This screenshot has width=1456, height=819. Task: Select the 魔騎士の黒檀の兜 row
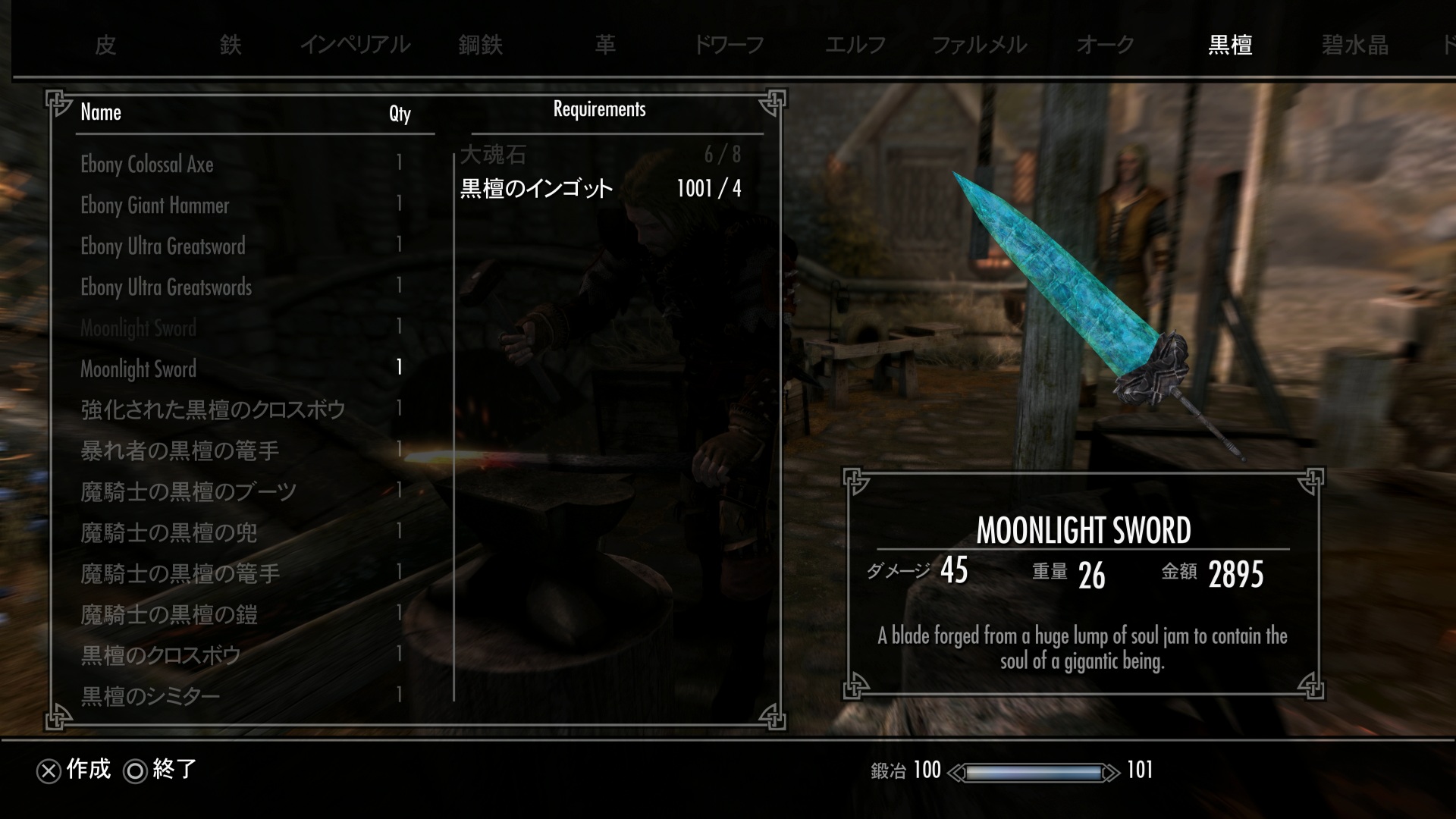pos(169,533)
